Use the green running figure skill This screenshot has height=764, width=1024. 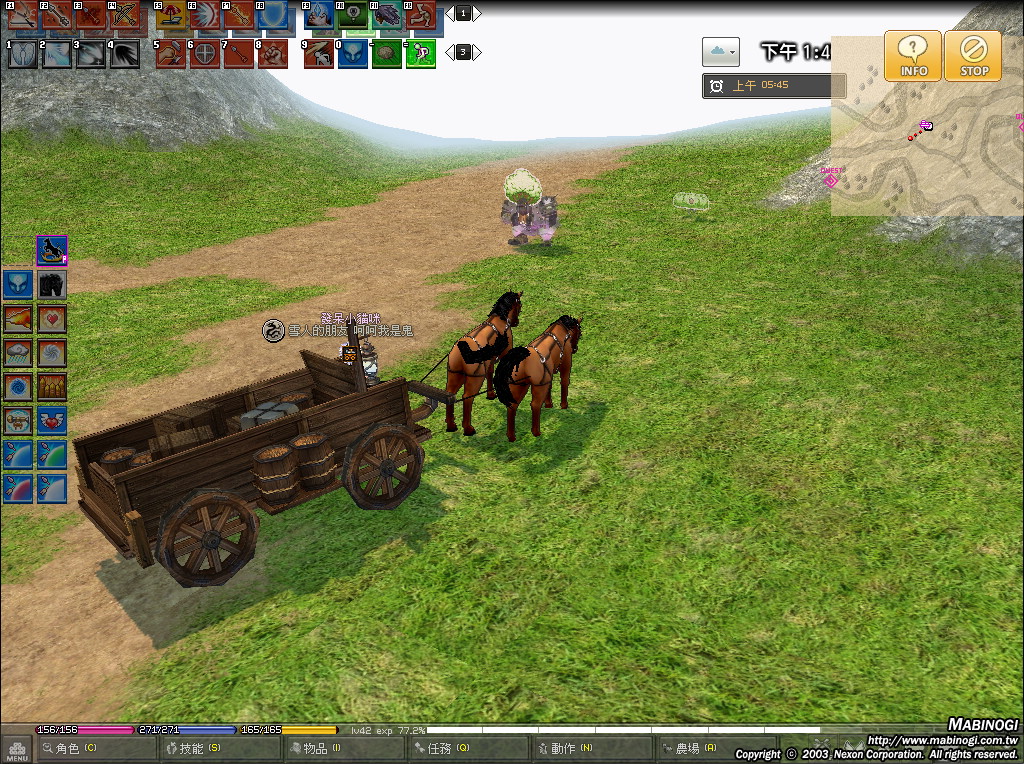tap(421, 54)
